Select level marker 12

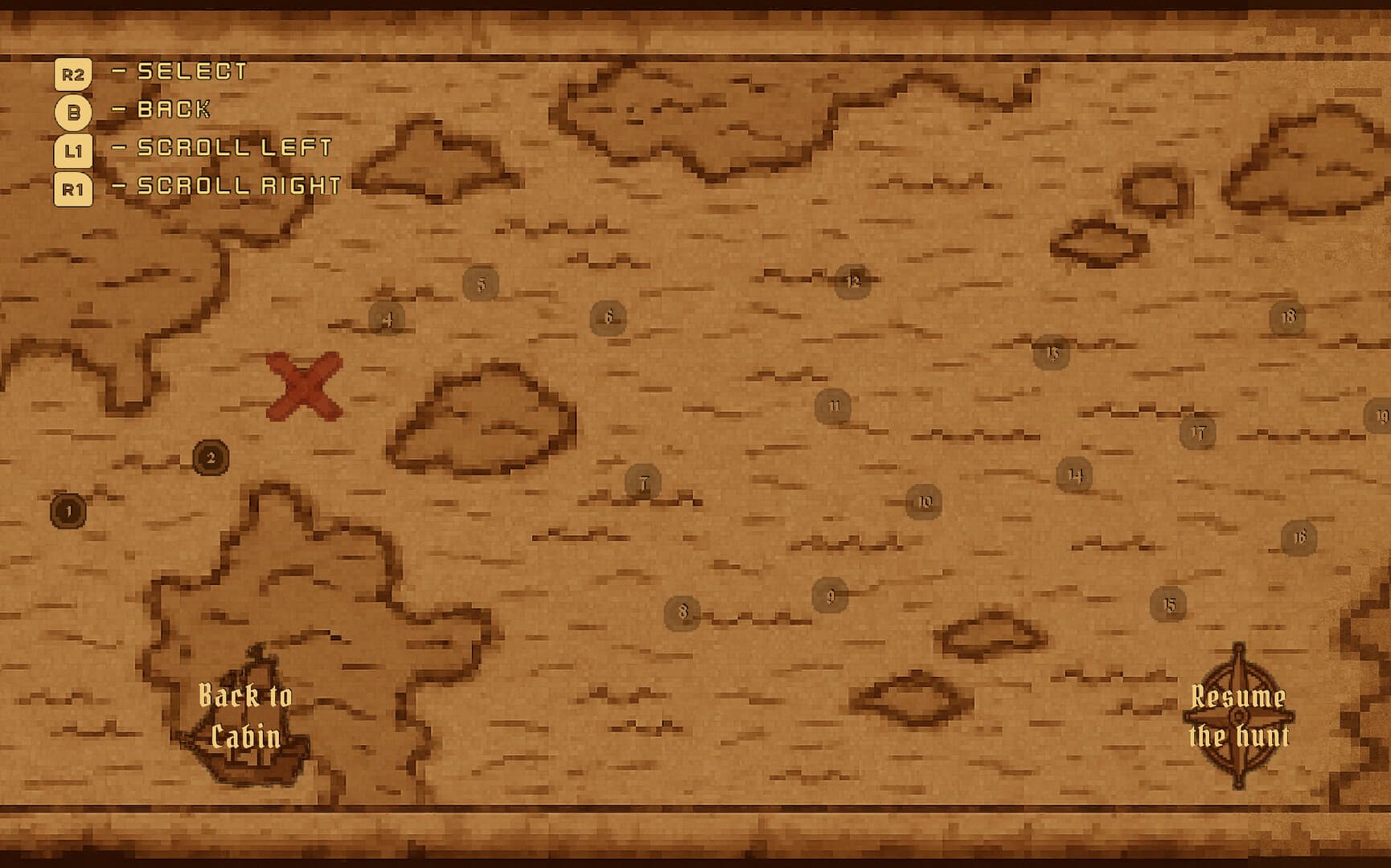pyautogui.click(x=855, y=280)
